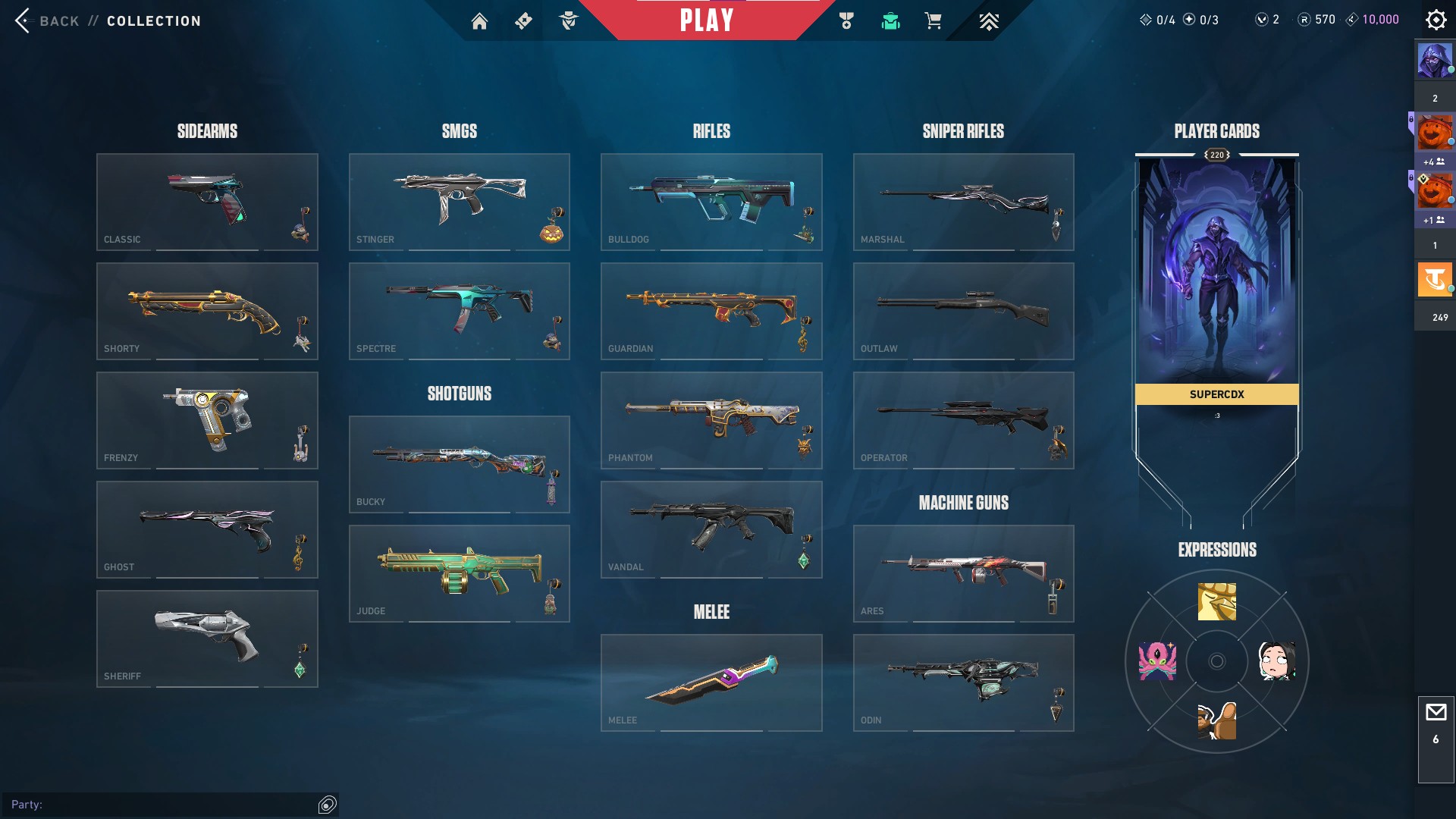Open the settings gear

(1436, 20)
